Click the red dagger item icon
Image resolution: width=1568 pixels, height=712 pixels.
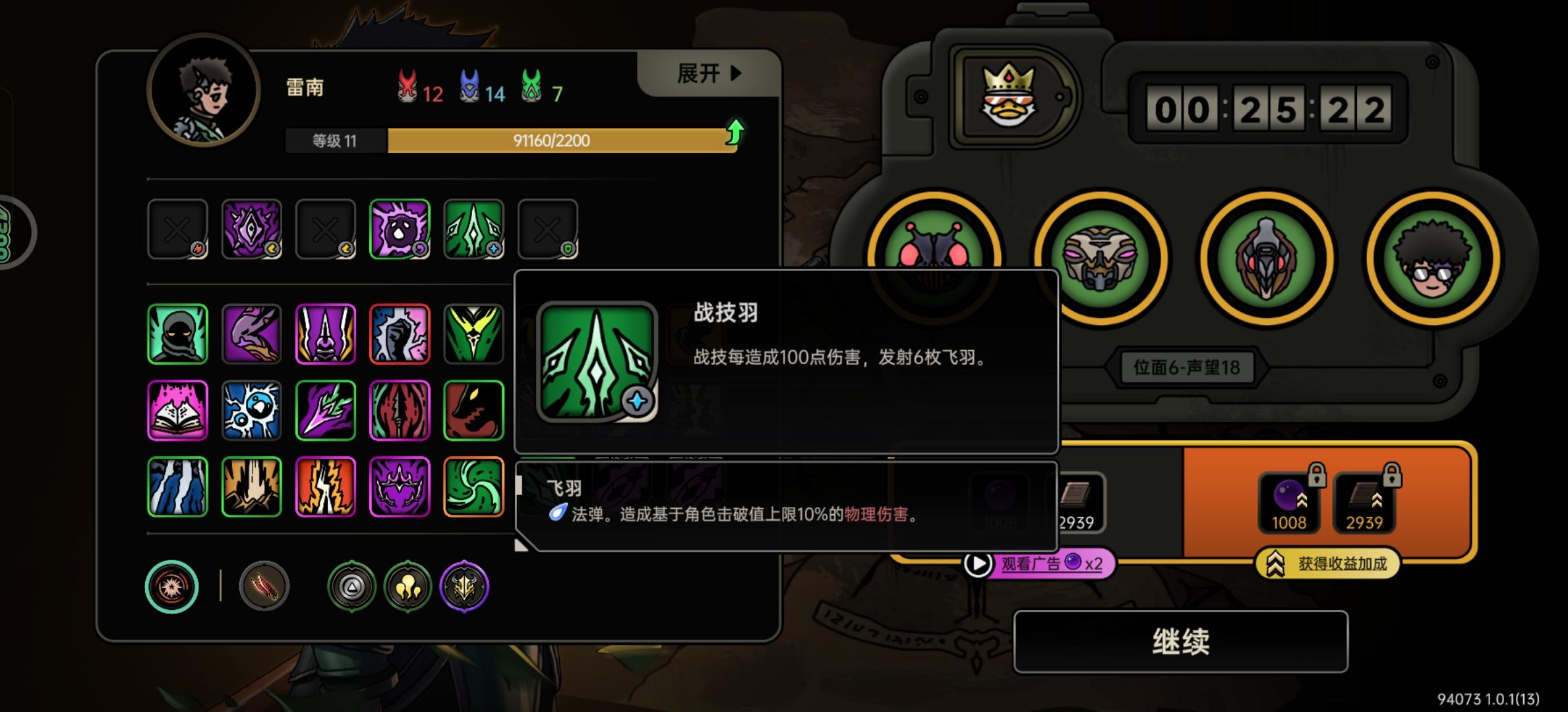(263, 587)
